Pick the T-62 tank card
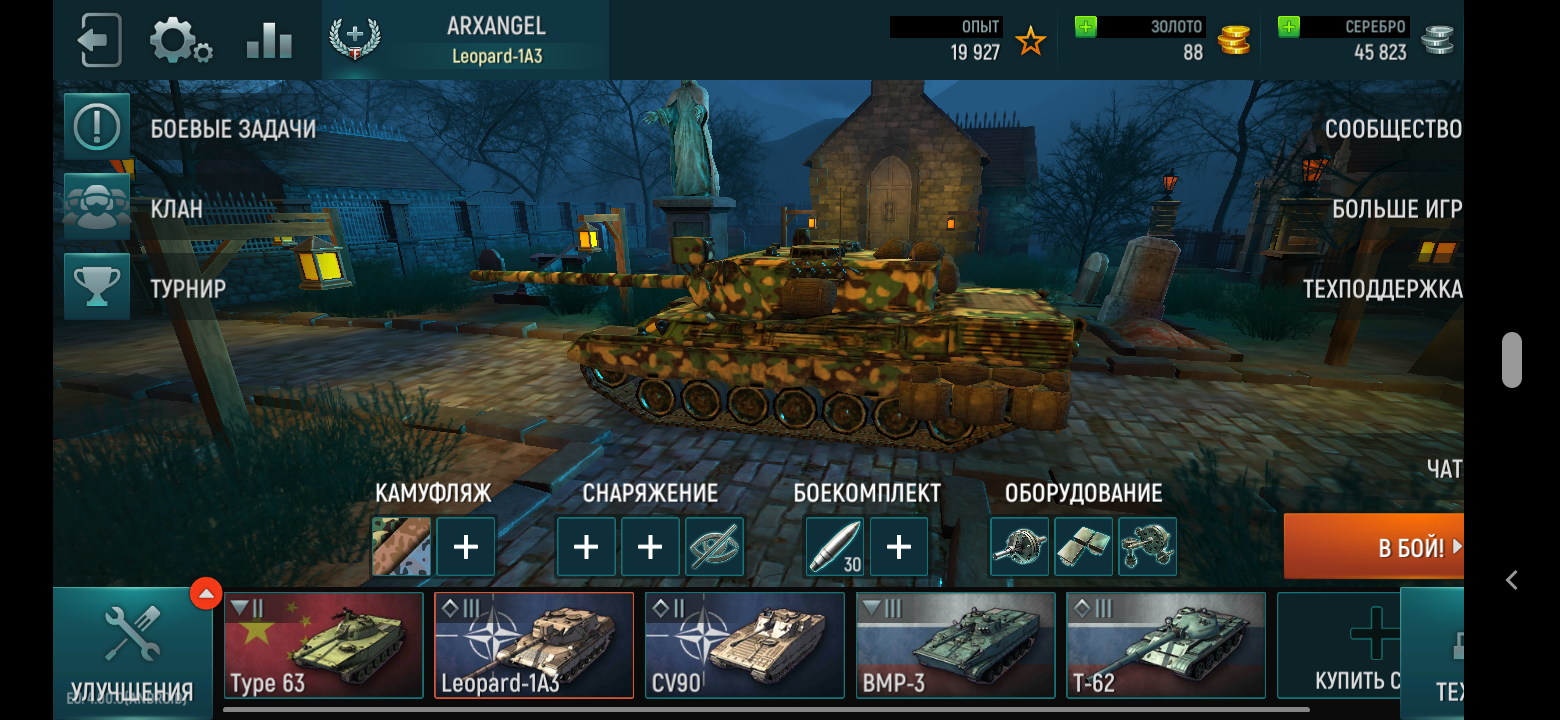The width and height of the screenshot is (1560, 720). coord(1165,645)
